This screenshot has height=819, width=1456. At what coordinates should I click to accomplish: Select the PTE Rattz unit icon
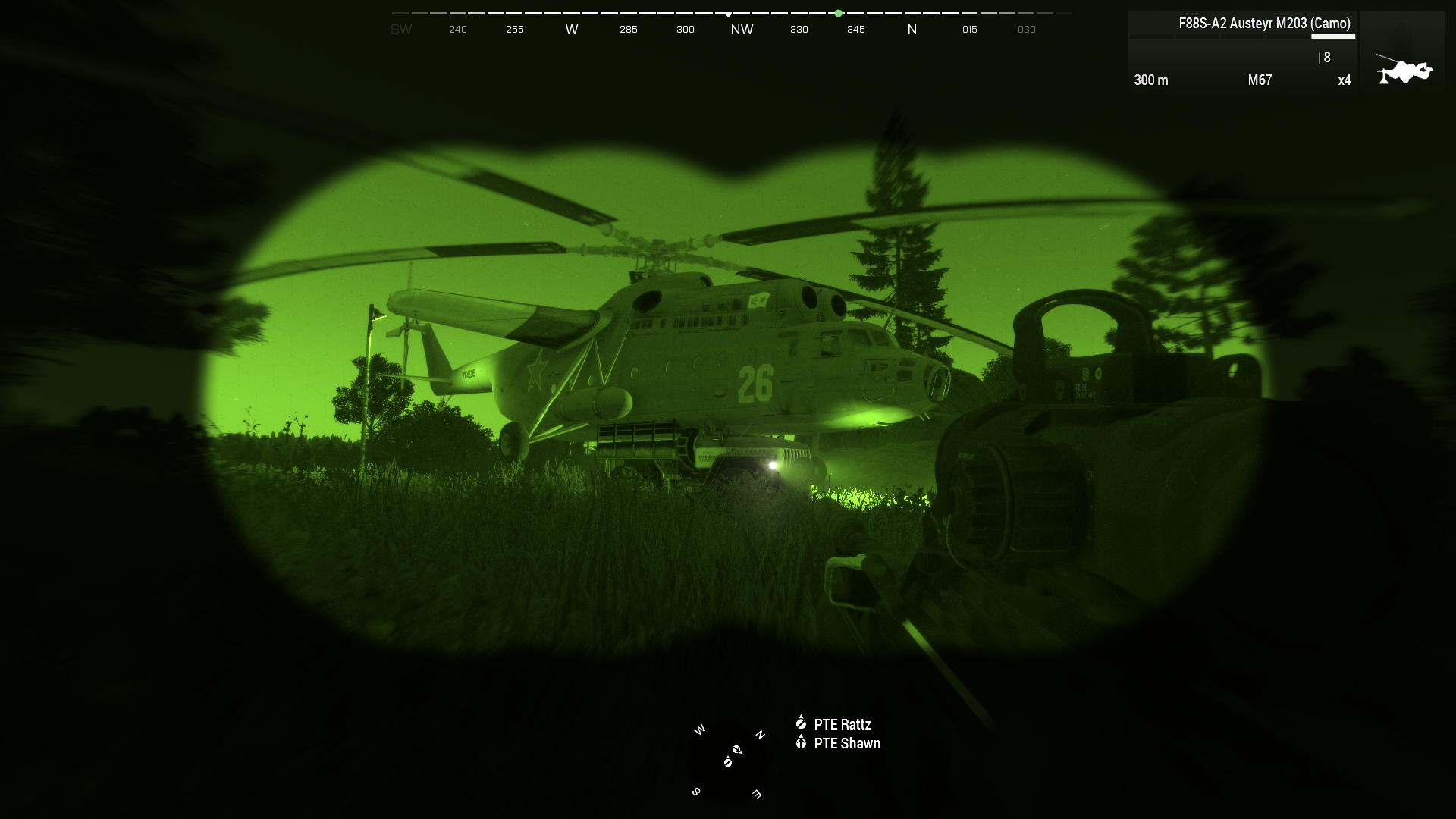[802, 724]
